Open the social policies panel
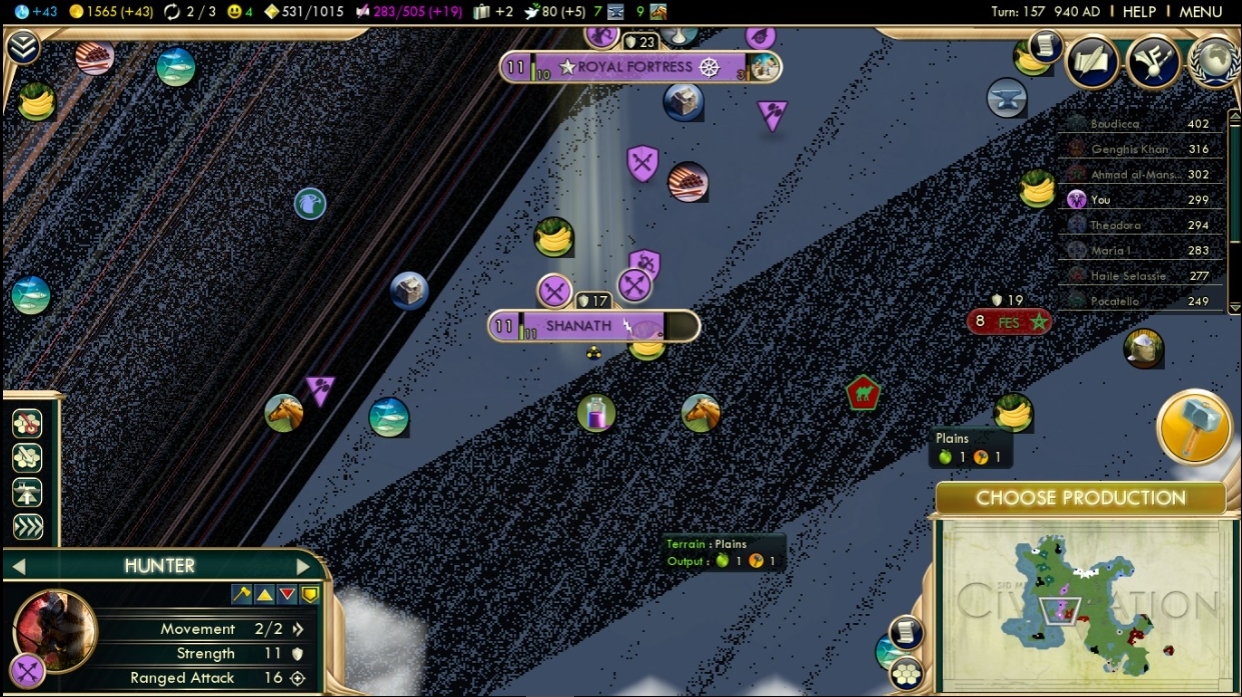The image size is (1242, 697). coord(1153,62)
